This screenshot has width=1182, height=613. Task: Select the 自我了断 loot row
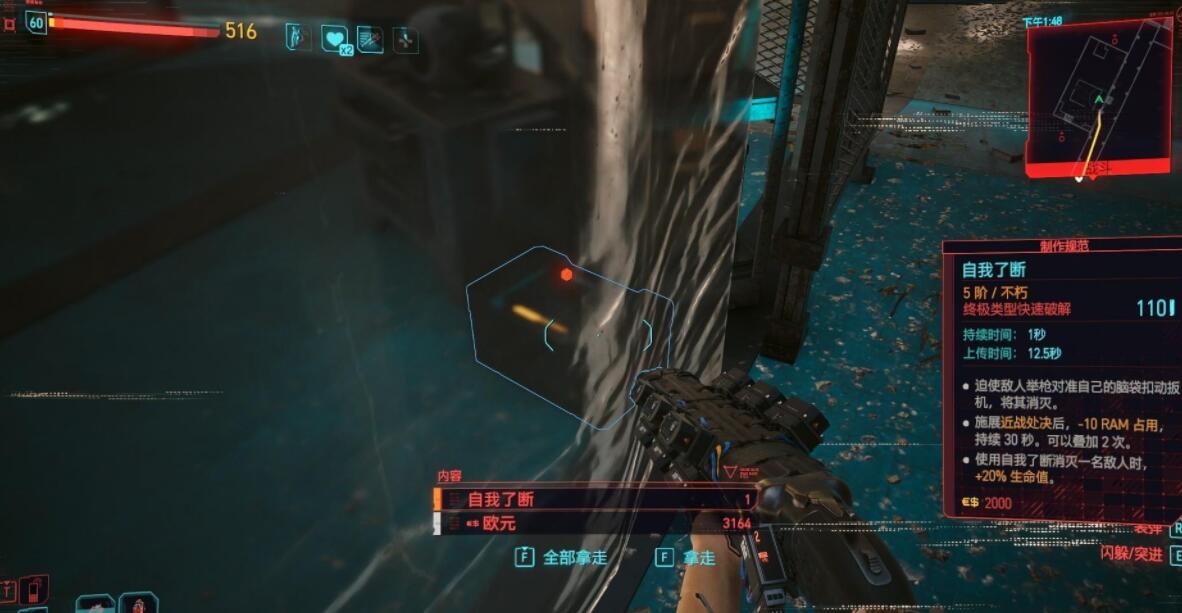(595, 499)
